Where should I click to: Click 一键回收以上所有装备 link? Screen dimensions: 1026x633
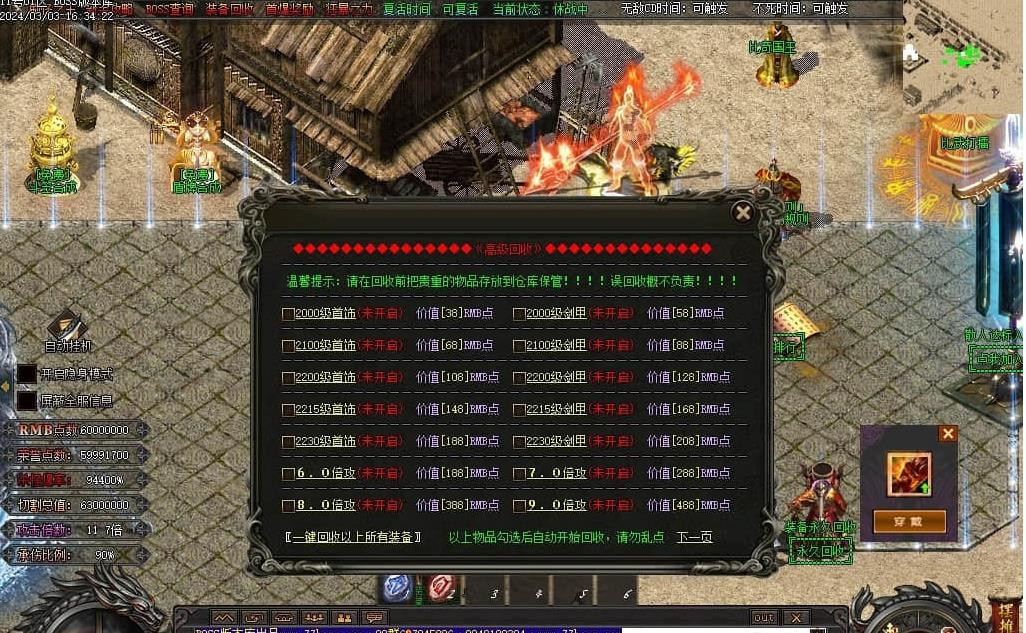pyautogui.click(x=353, y=538)
